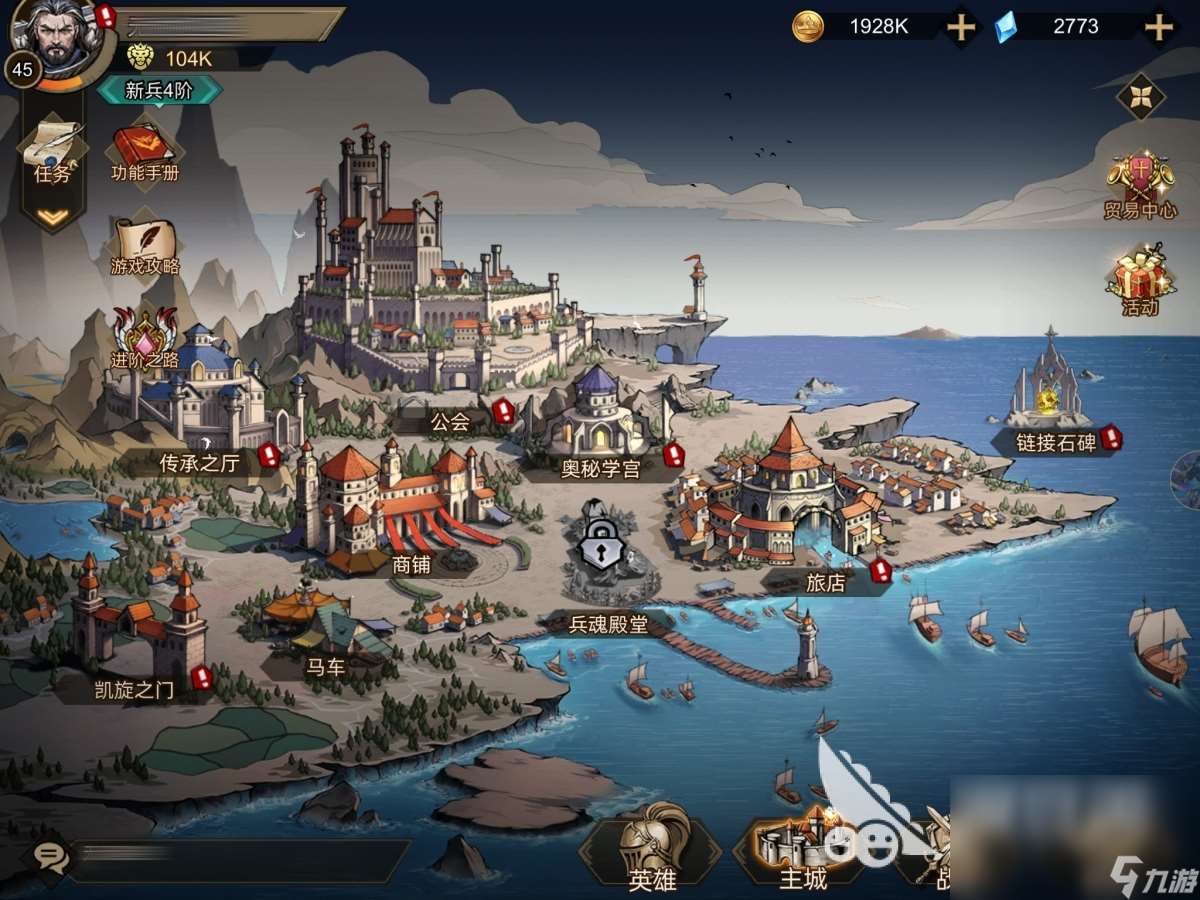This screenshot has height=900, width=1200.
Task: Open the 游戏攻略 guide scroll
Action: coord(145,247)
